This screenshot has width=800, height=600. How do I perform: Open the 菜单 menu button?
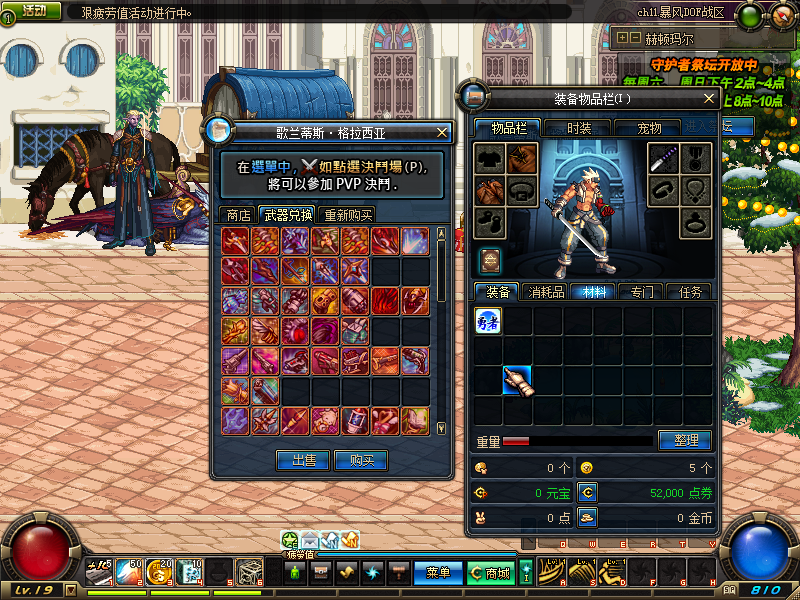tap(438, 573)
